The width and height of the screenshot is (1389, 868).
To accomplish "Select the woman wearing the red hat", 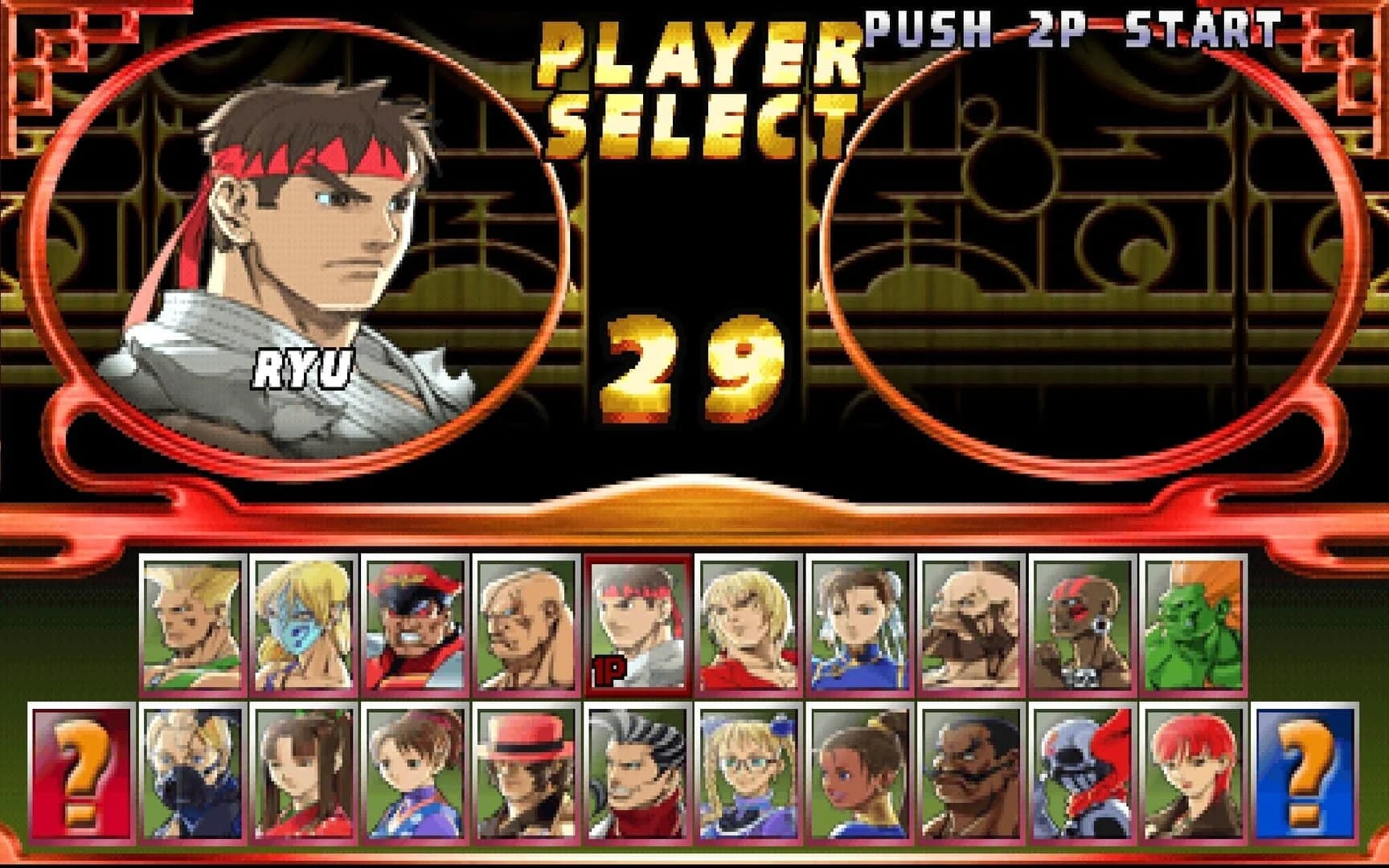I will [x=522, y=772].
